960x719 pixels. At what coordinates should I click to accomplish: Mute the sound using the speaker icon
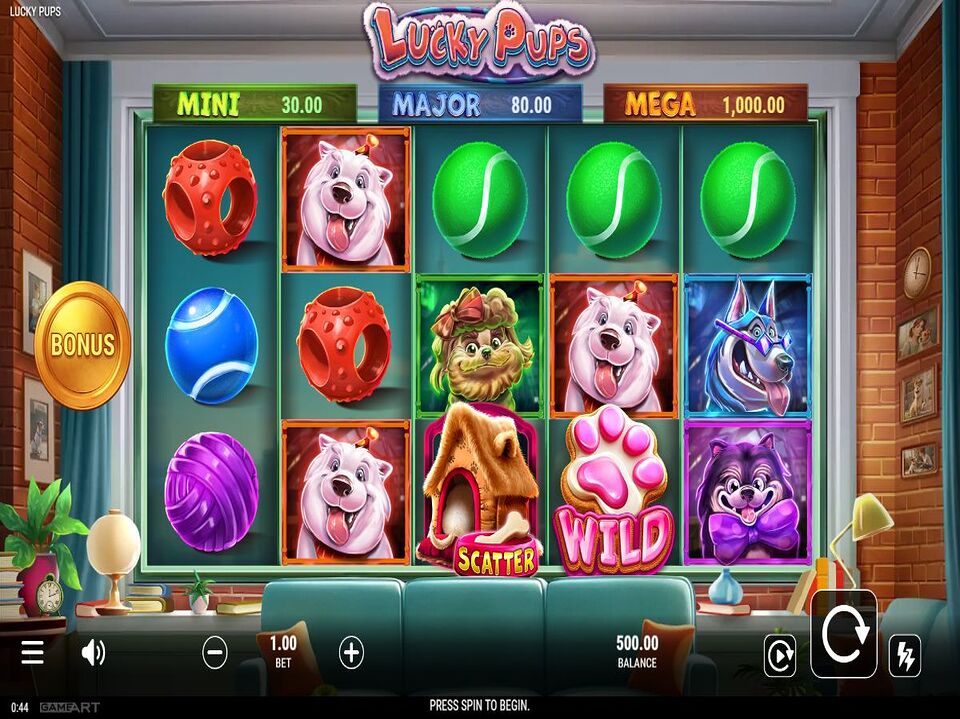coord(93,653)
